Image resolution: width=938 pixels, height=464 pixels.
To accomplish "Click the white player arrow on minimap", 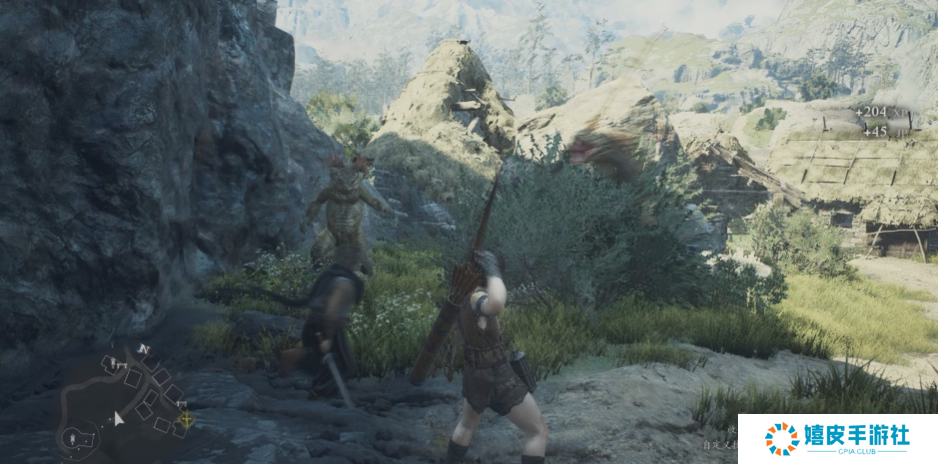I will pyautogui.click(x=119, y=418).
